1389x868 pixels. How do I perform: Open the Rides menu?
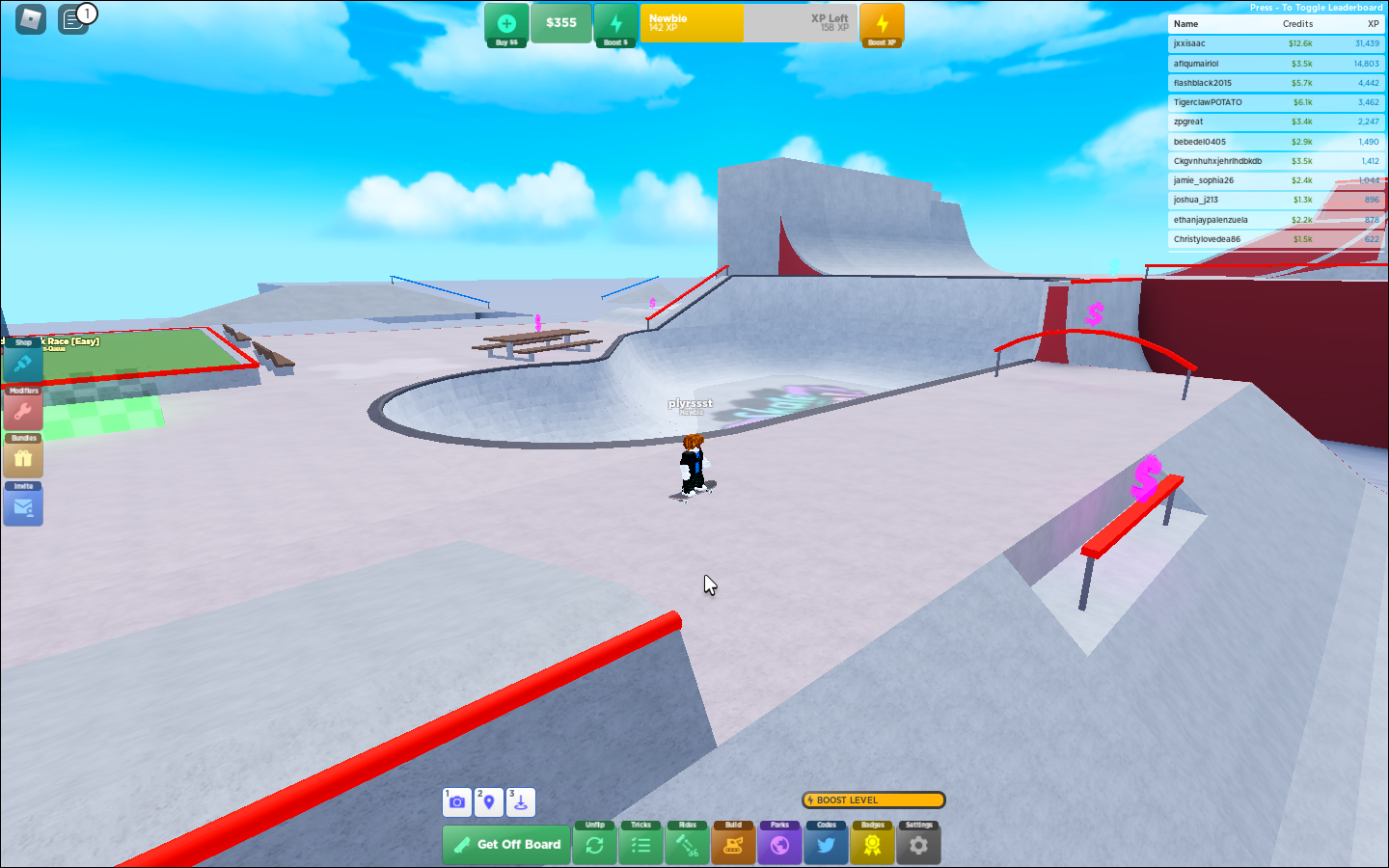click(687, 843)
